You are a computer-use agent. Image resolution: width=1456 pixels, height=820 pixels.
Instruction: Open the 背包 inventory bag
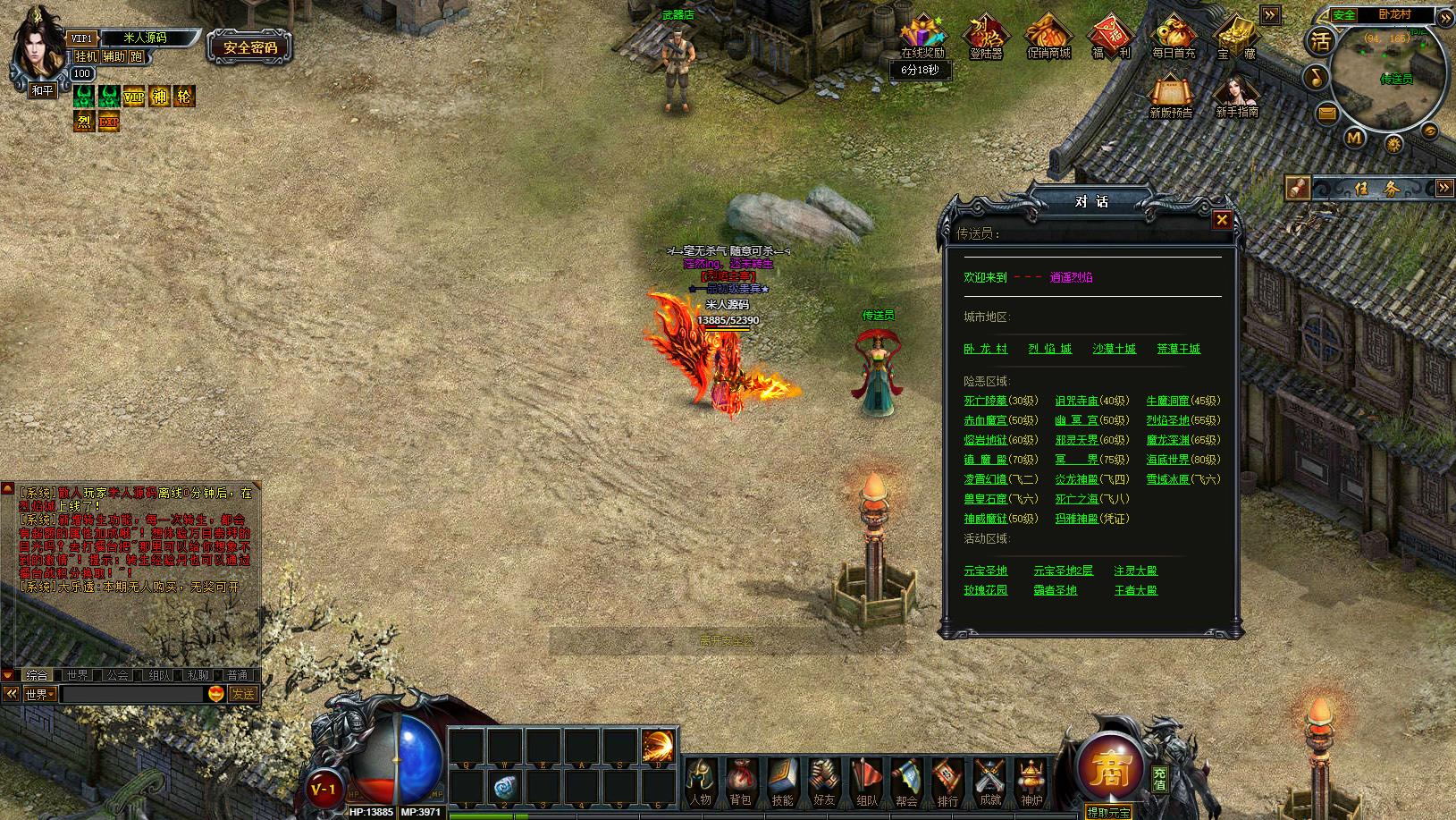(x=741, y=782)
